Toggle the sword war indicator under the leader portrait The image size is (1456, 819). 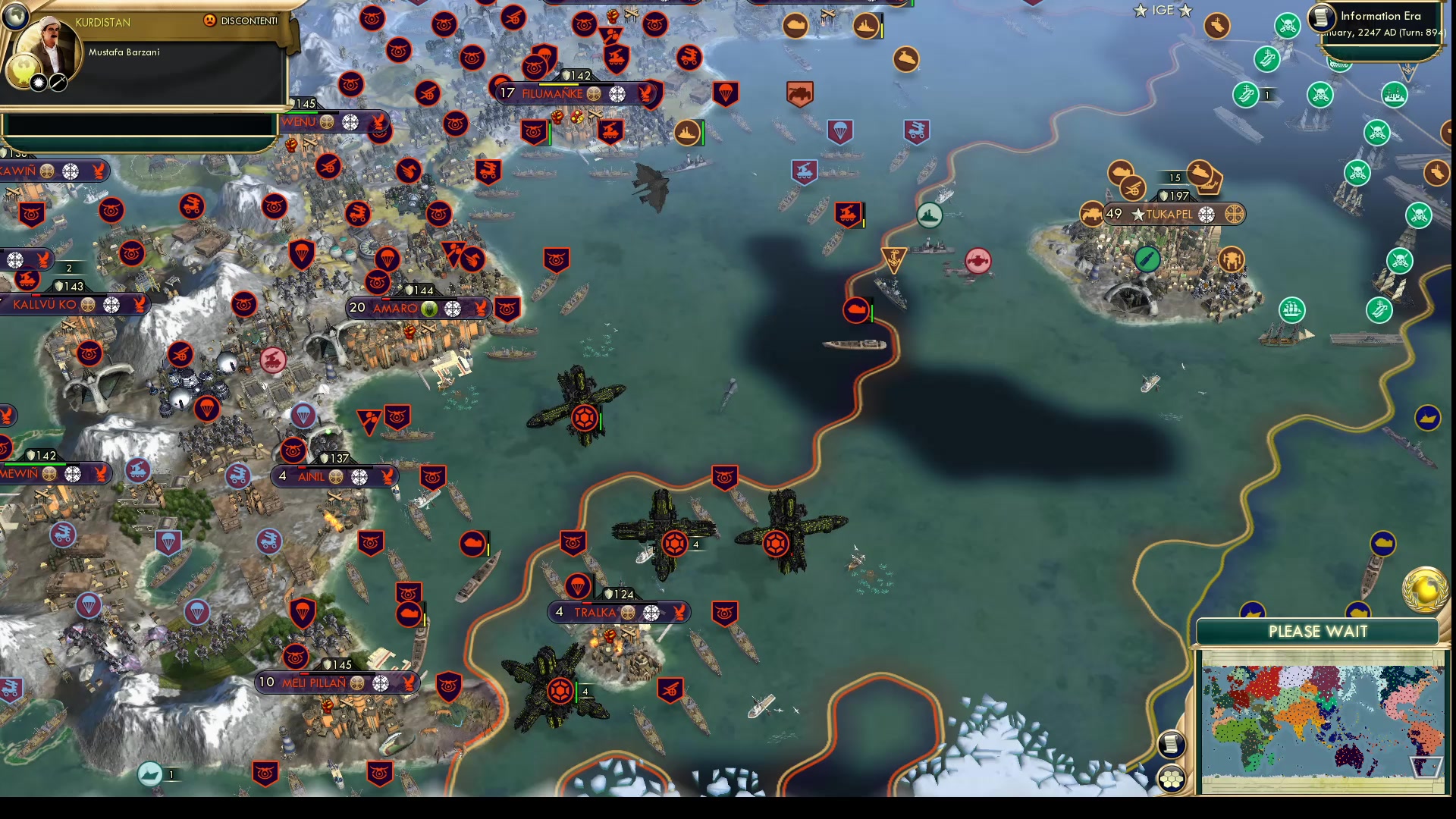(58, 83)
